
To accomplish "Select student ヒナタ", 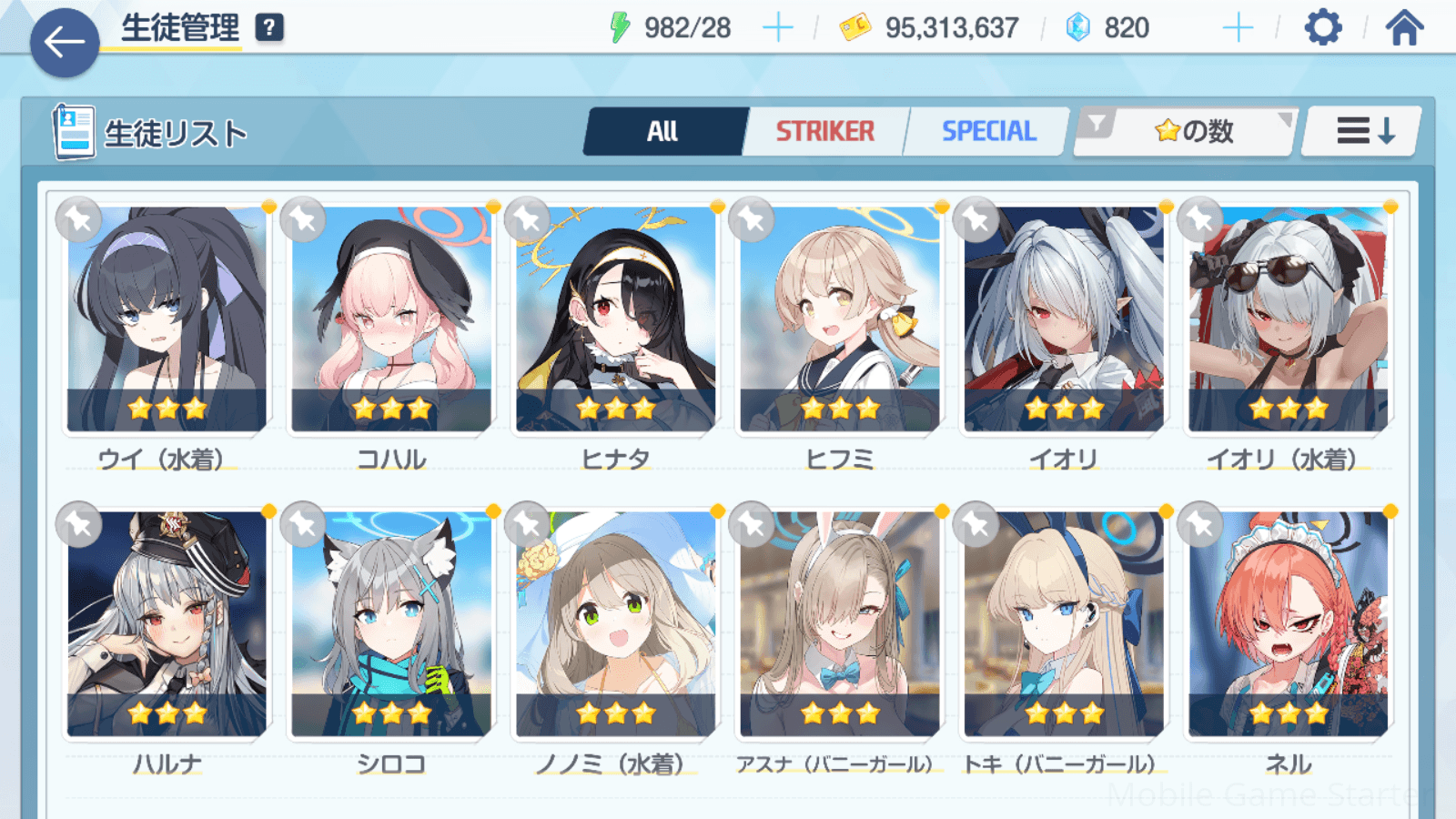I will 616,318.
